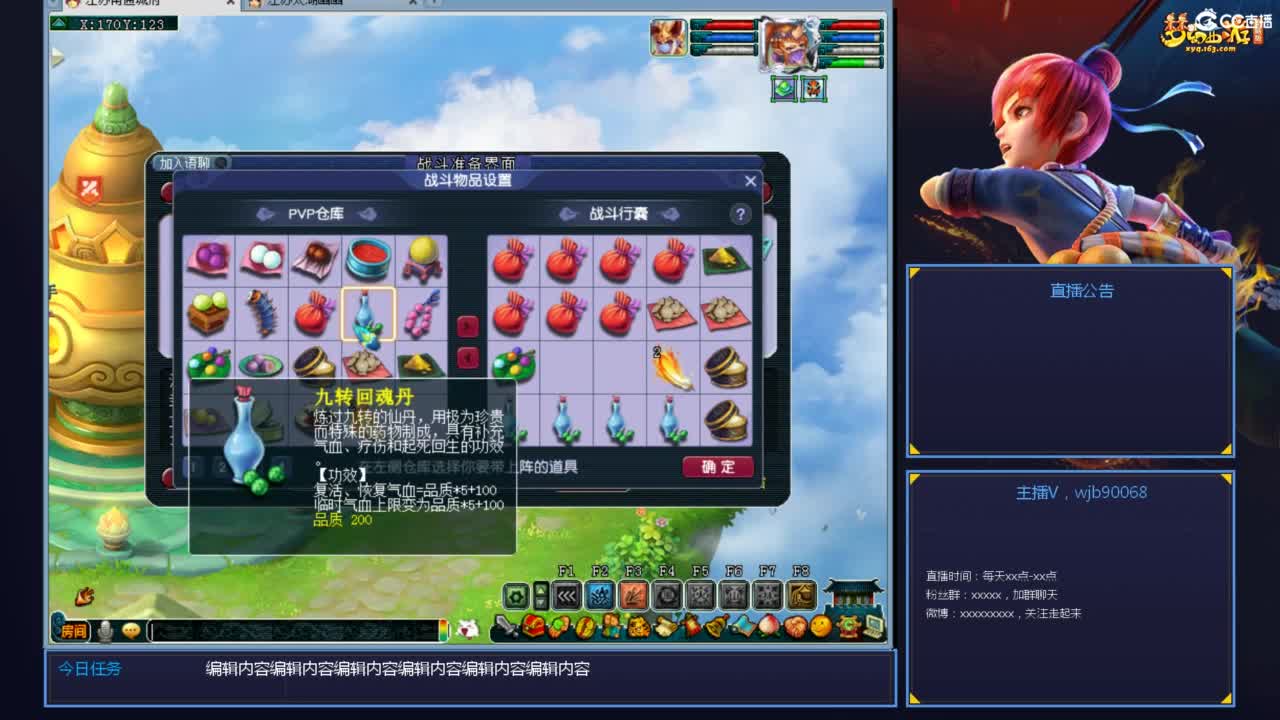1280x720 pixels.
Task: Click the bell icon in the bottom toolbar
Action: pyautogui.click(x=716, y=625)
